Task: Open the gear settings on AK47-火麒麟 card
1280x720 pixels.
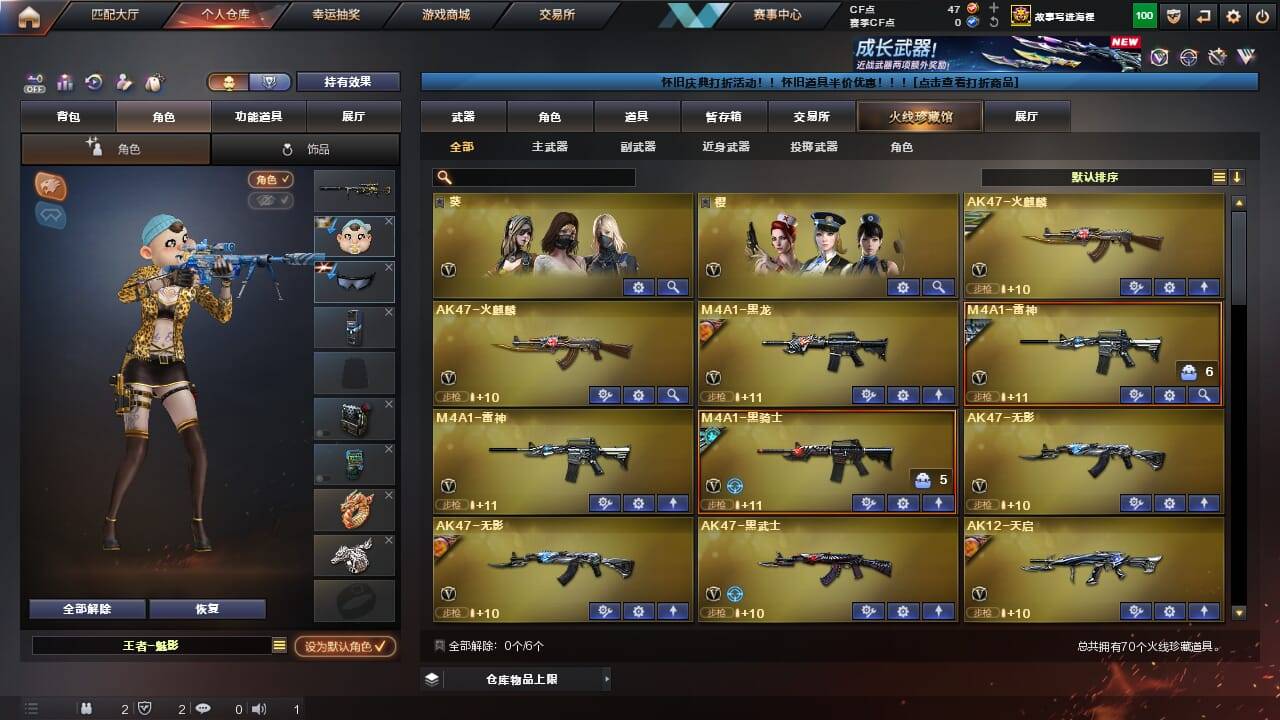Action: tap(1168, 288)
